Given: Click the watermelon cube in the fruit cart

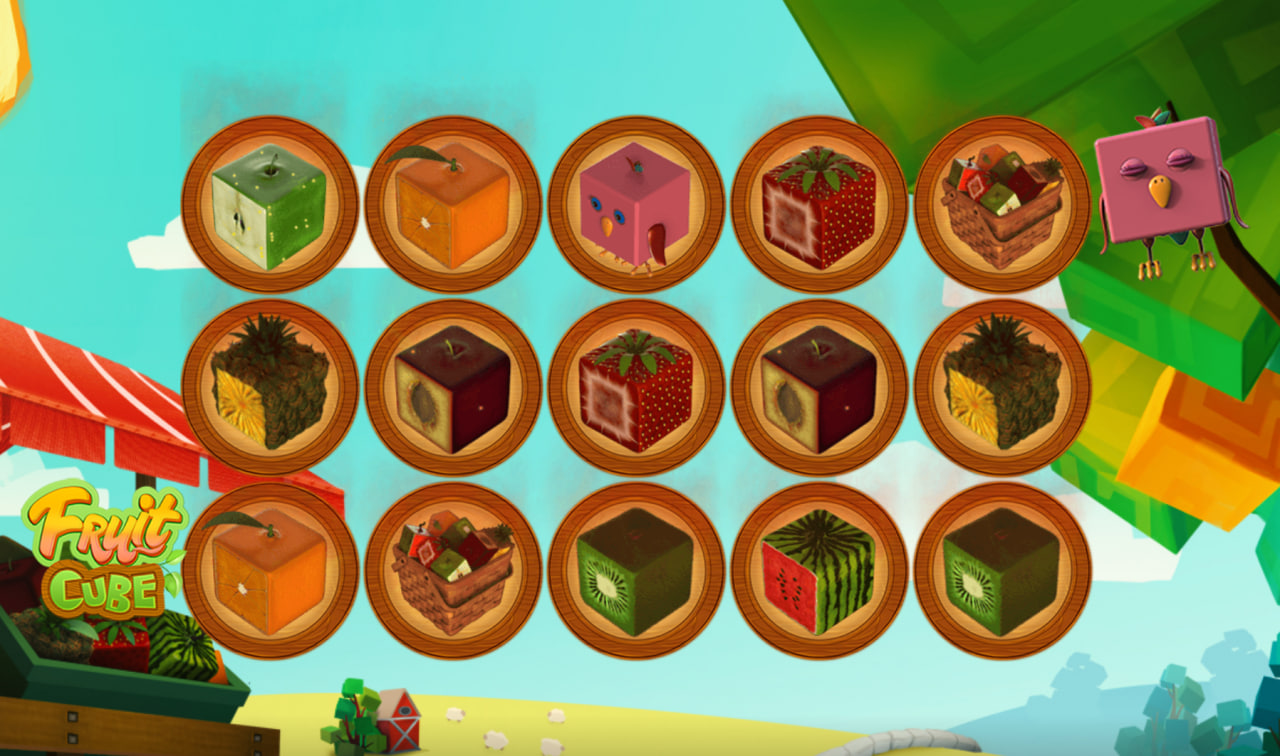Looking at the screenshot, I should [181, 645].
